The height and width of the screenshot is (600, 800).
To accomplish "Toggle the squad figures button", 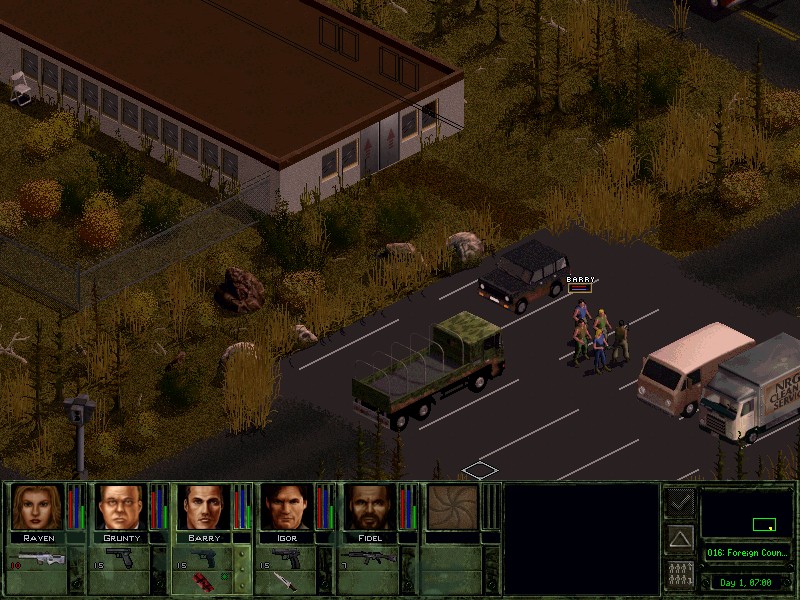I will (x=680, y=575).
